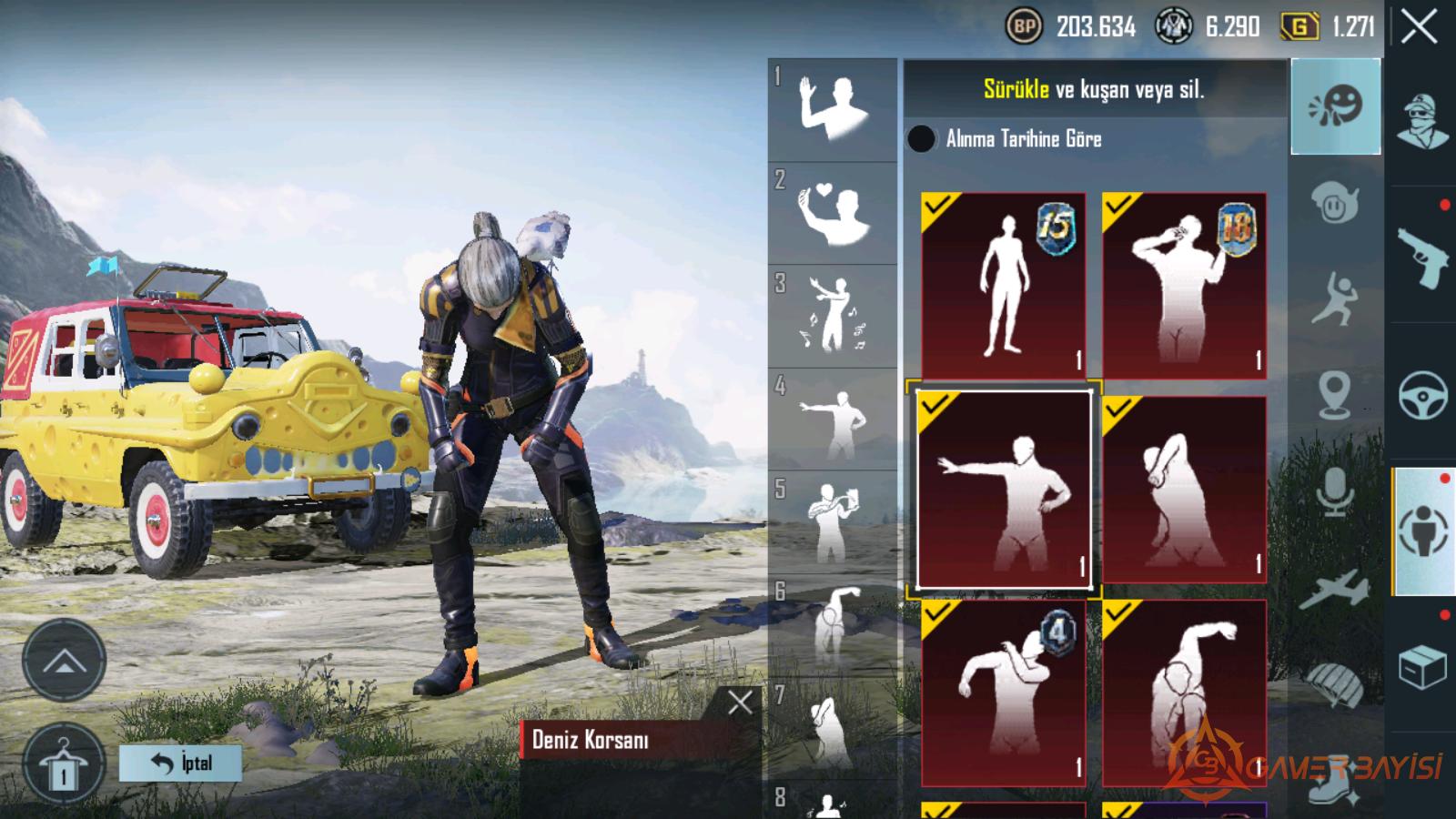The image size is (1456, 819).
Task: Open the crate box category
Action: pyautogui.click(x=1423, y=667)
